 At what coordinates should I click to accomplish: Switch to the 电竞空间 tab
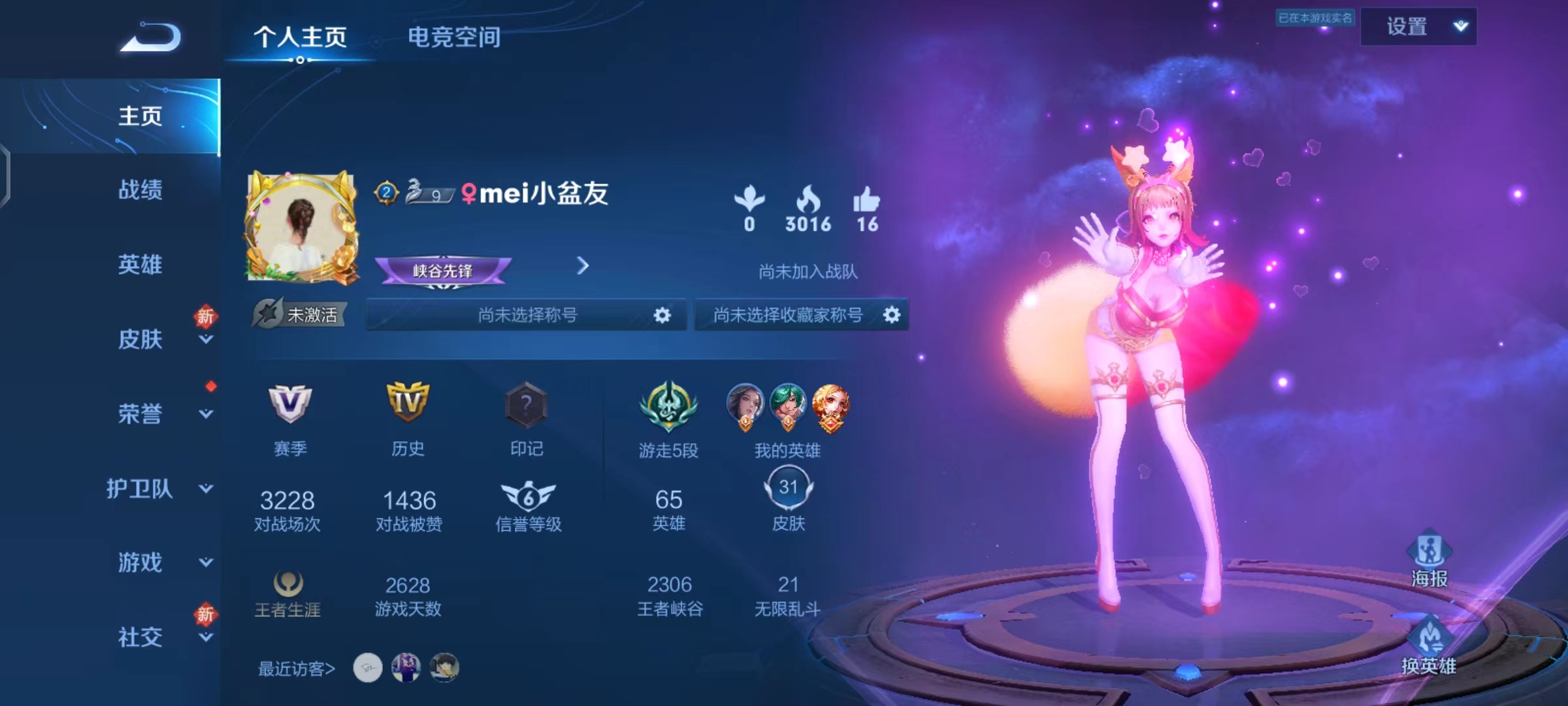tap(454, 37)
